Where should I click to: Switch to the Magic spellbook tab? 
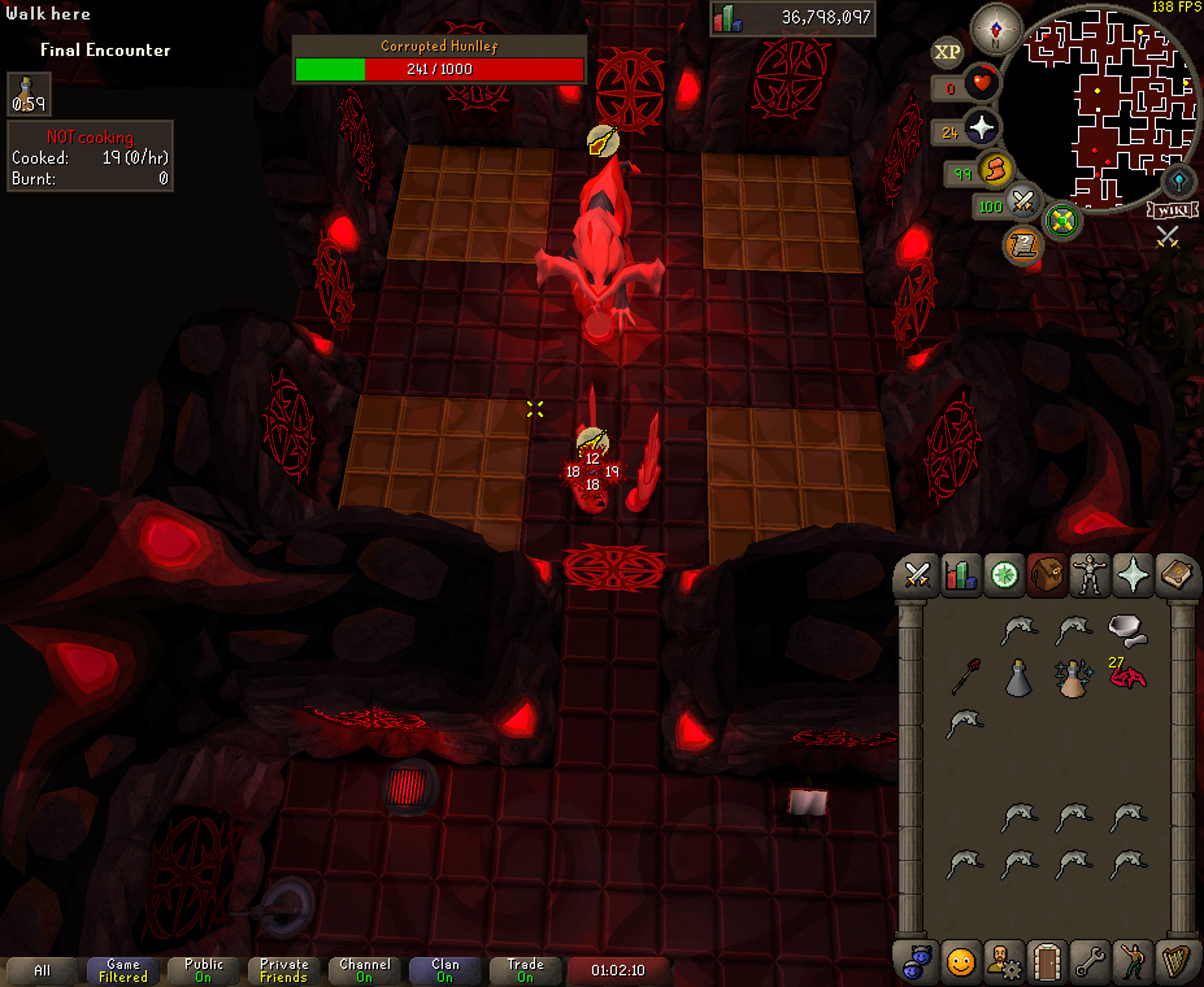(1176, 575)
